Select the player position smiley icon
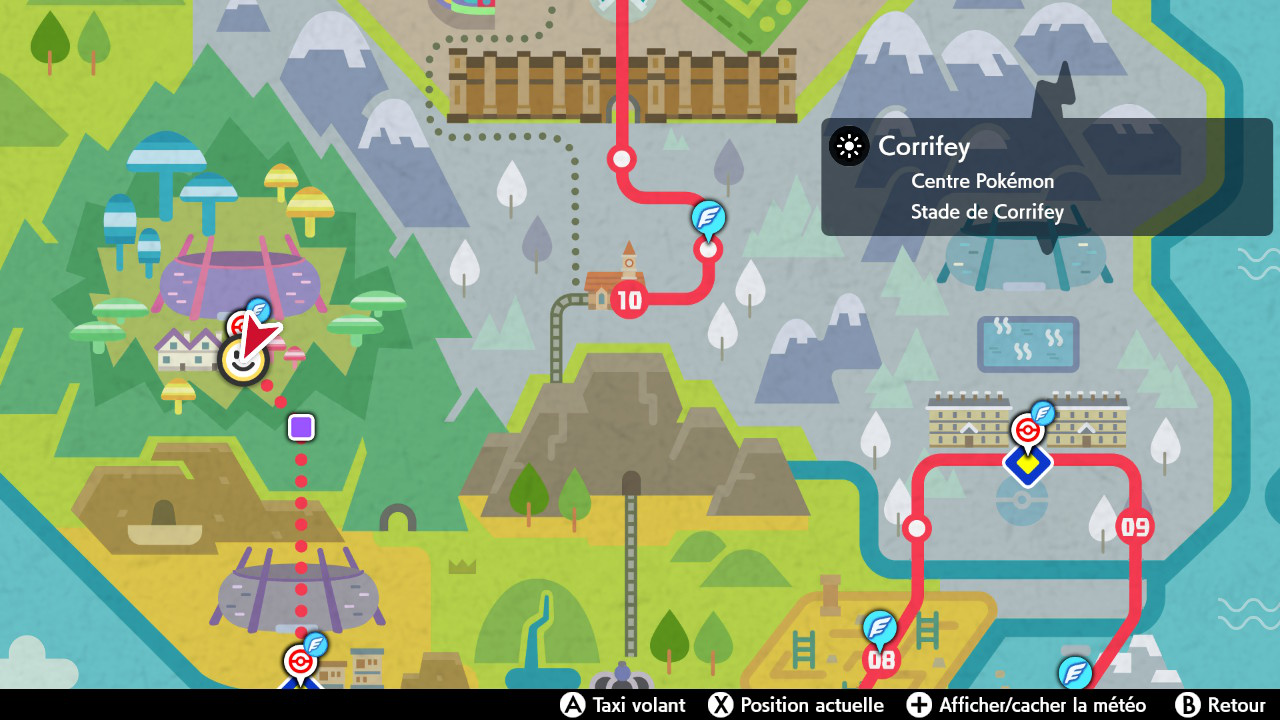 (241, 362)
